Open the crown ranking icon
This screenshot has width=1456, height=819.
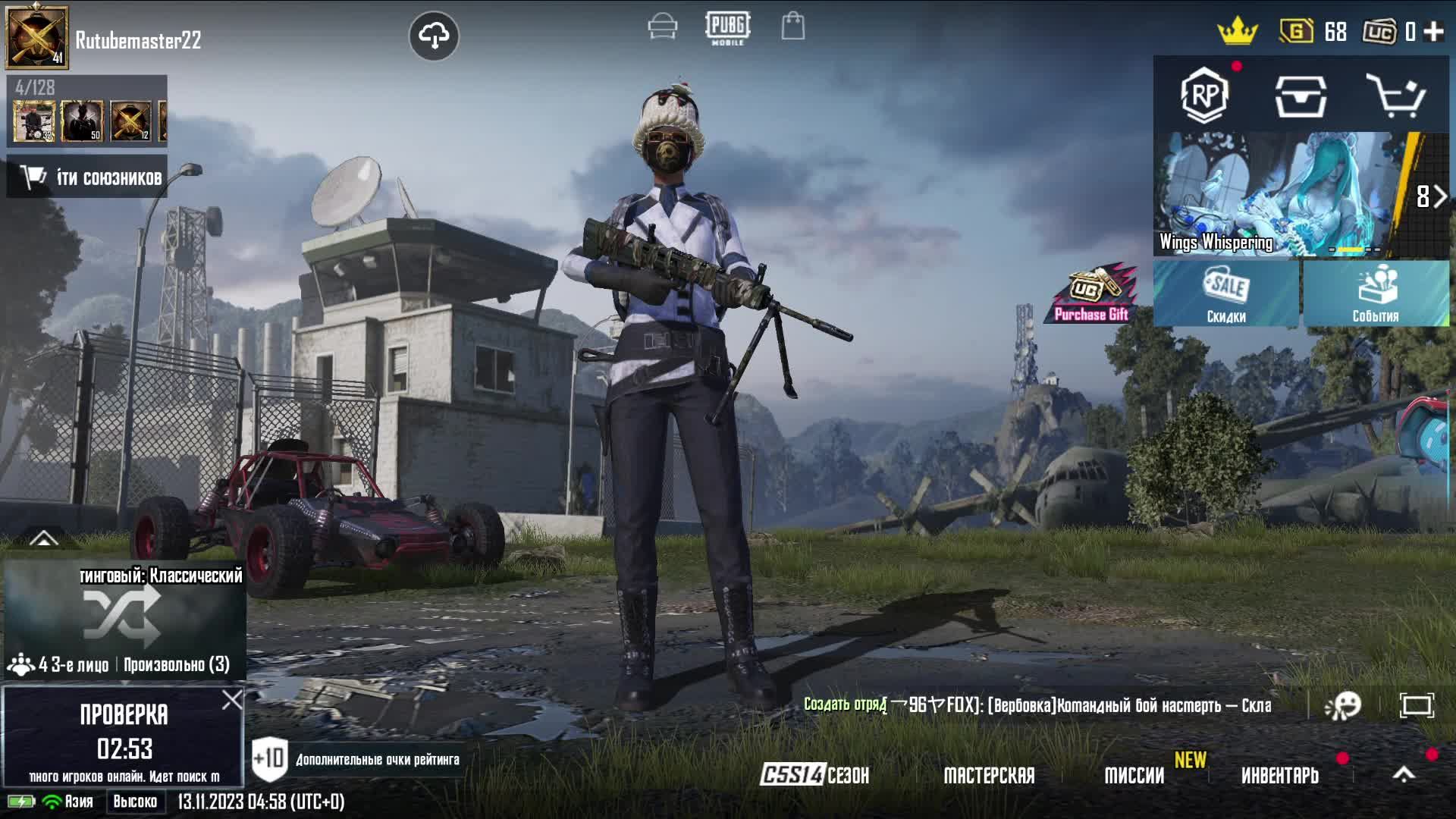(1237, 31)
